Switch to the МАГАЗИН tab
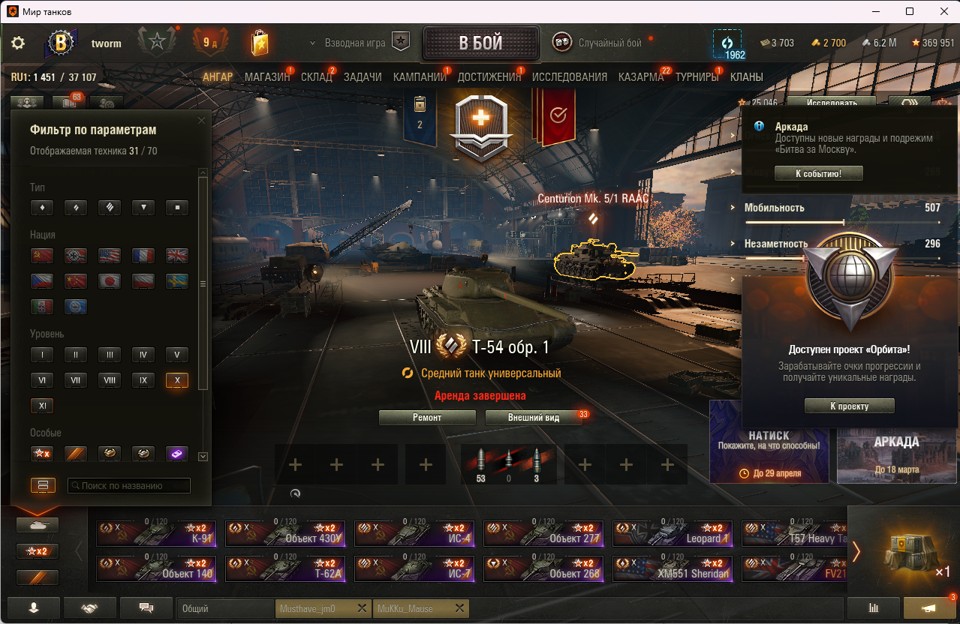Image resolution: width=960 pixels, height=624 pixels. tap(267, 77)
